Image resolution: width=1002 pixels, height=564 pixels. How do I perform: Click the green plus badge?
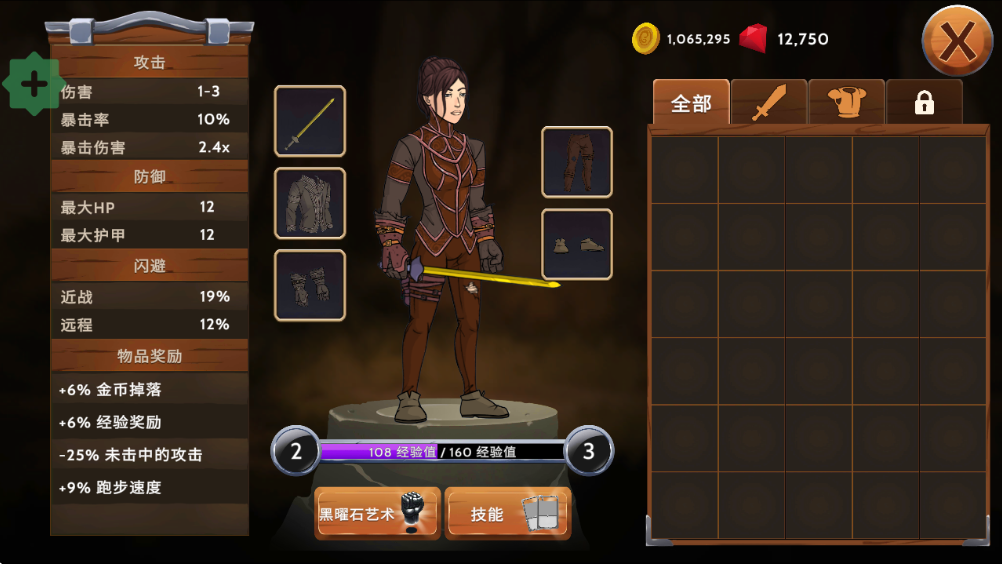pos(34,84)
